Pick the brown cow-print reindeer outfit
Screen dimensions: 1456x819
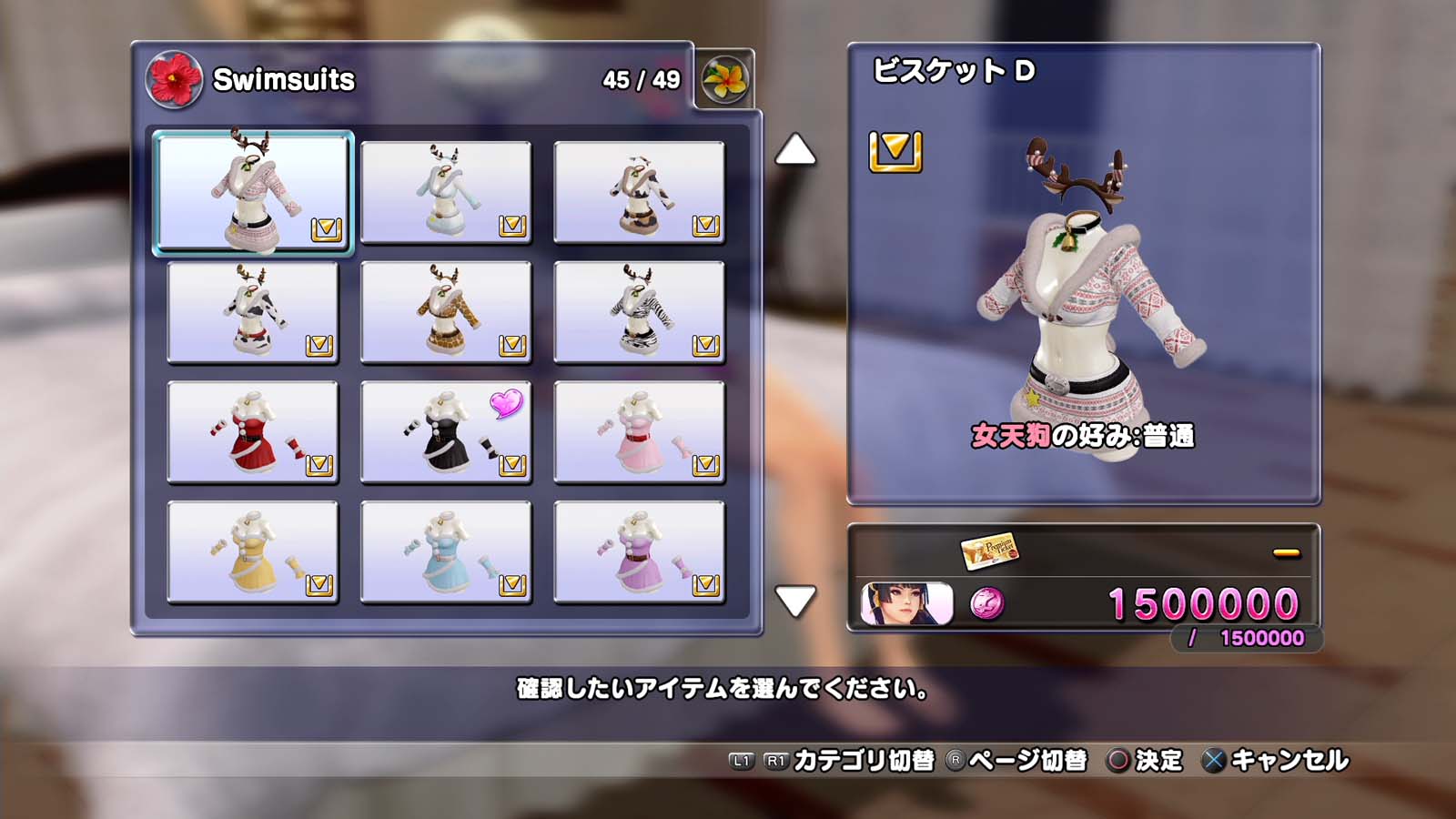pos(639,192)
